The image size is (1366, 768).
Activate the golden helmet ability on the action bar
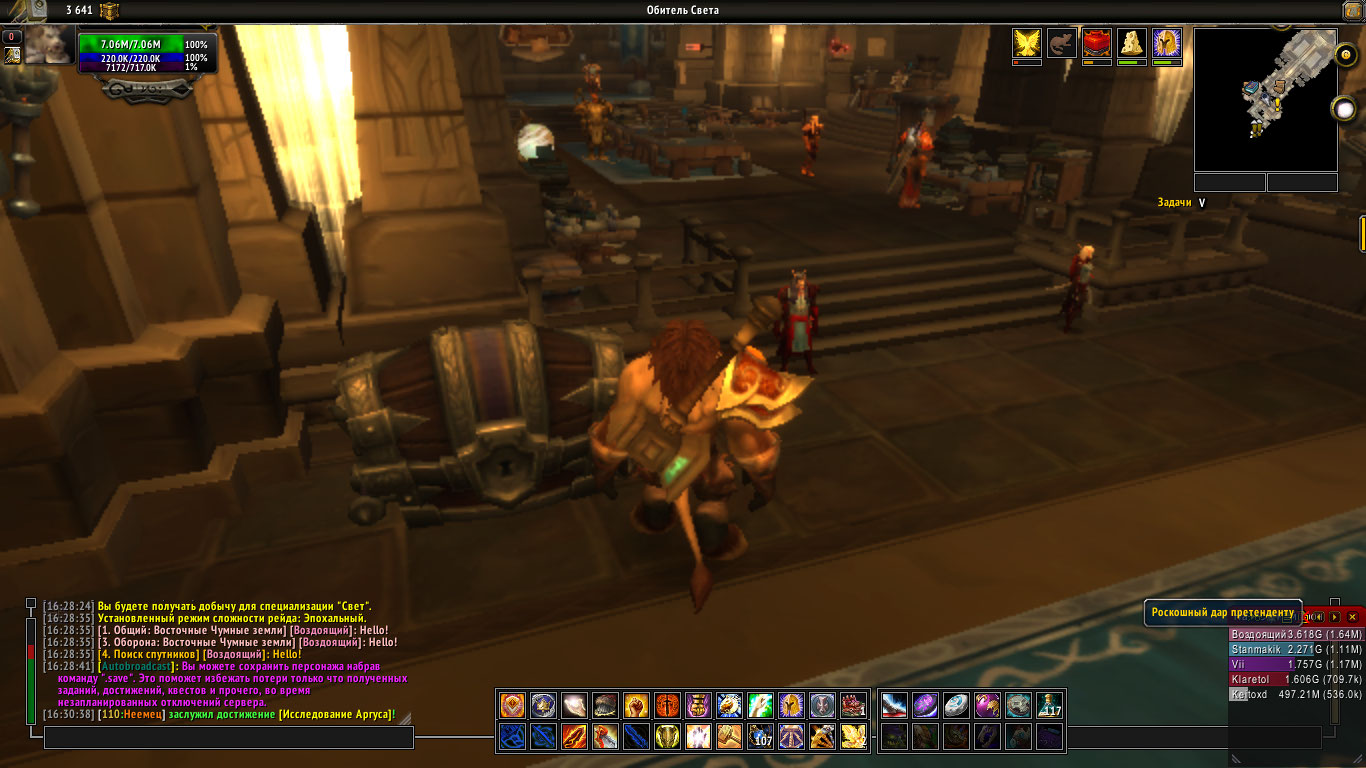[791, 706]
